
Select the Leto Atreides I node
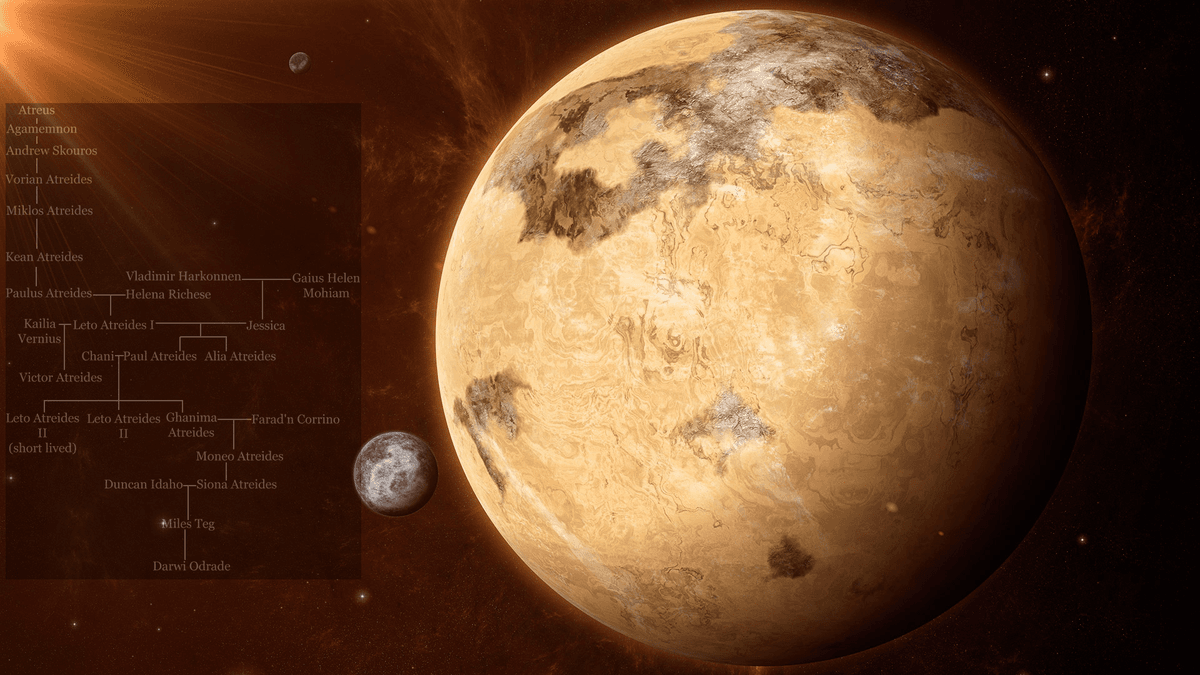click(x=114, y=325)
